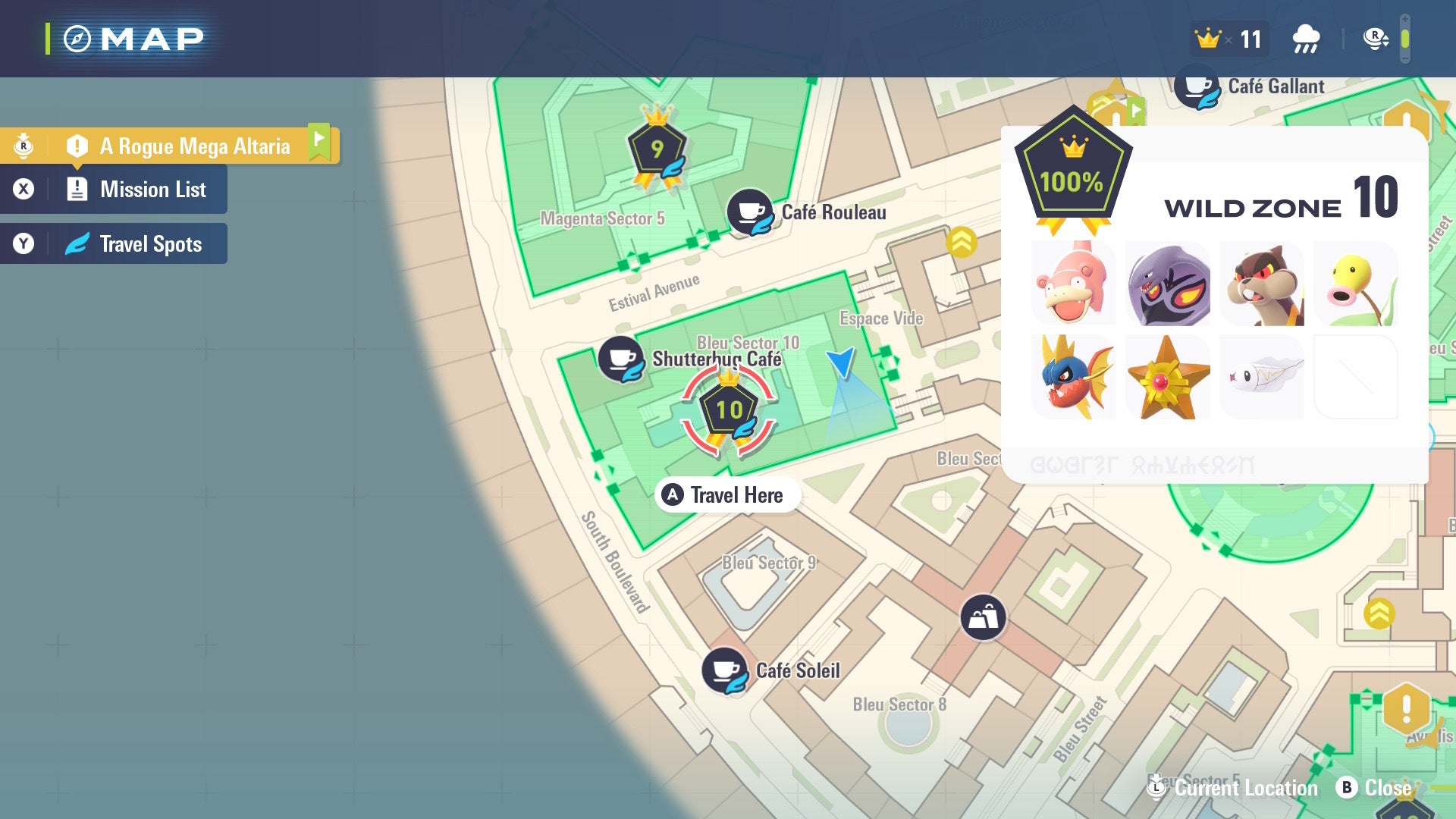Click the Slowpoke thumbnail in Wild Zone panel
1456x819 pixels.
click(x=1074, y=284)
